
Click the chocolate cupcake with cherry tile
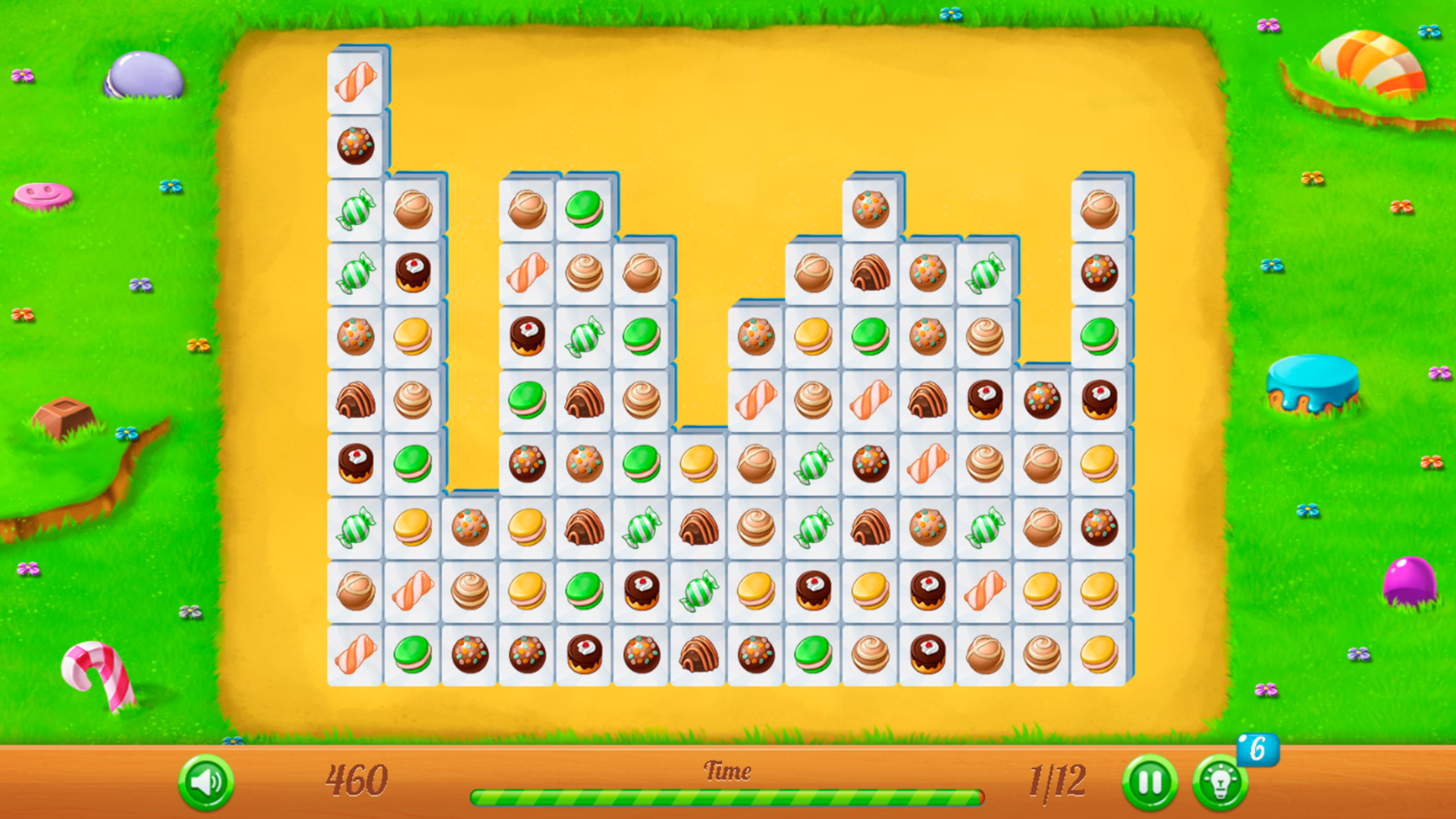click(413, 275)
